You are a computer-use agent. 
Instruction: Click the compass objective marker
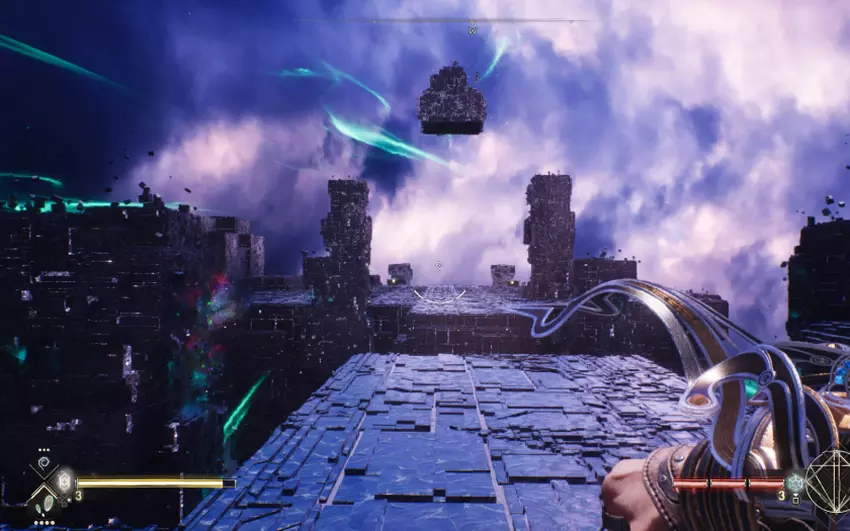pos(472,30)
